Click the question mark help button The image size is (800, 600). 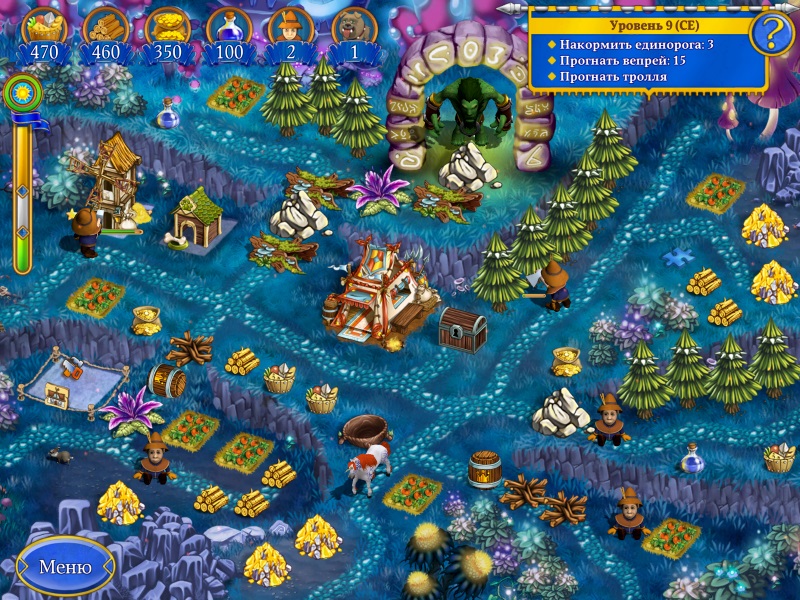coord(771,35)
